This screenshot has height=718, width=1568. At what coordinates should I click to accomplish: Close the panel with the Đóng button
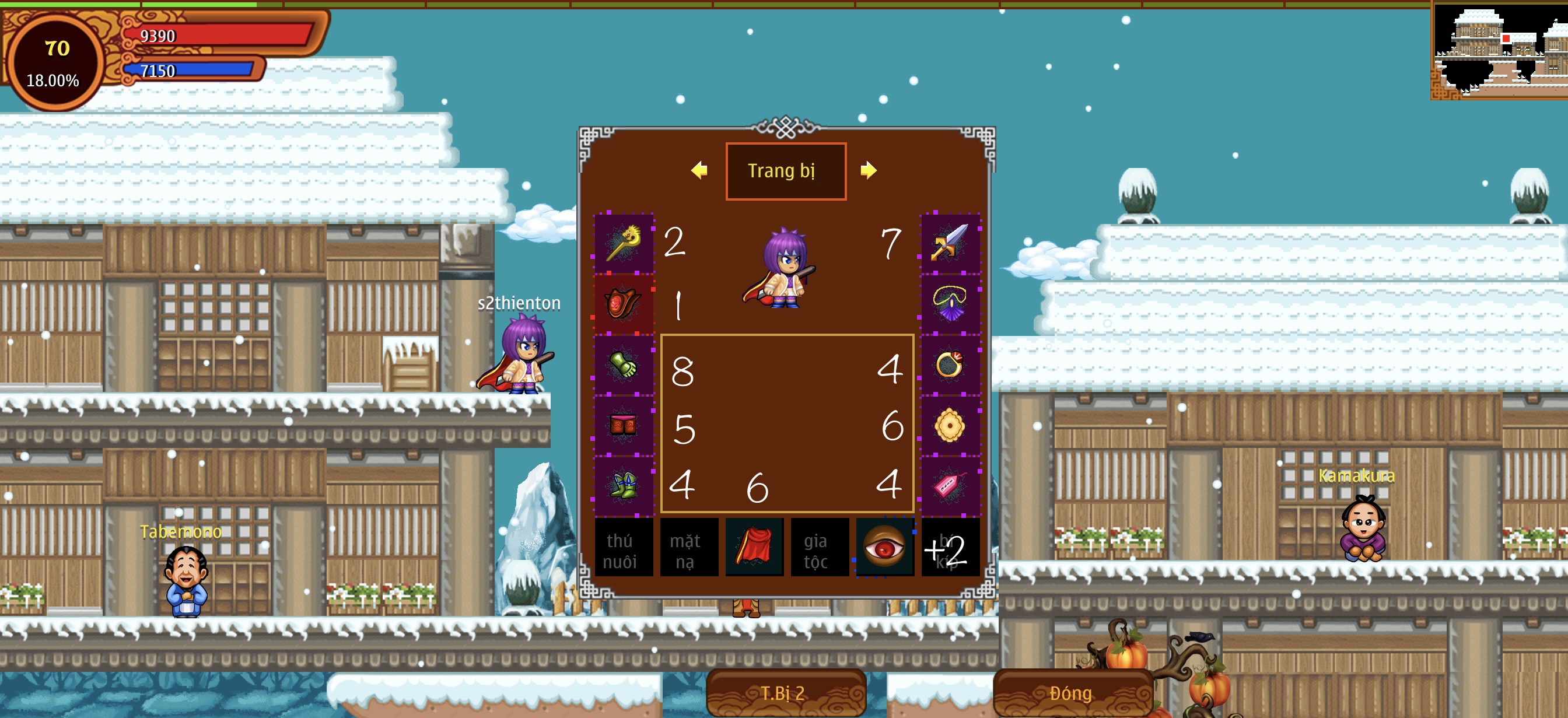(1072, 693)
